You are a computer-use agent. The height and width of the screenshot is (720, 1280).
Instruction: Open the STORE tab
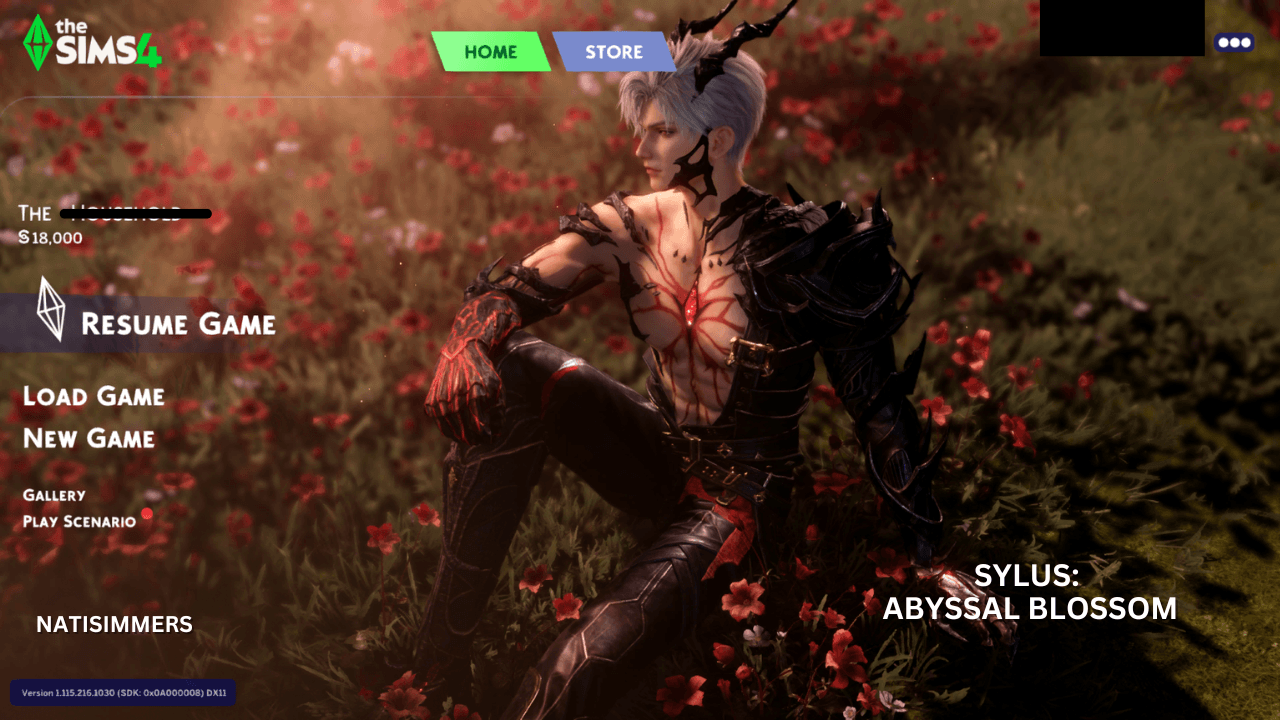pyautogui.click(x=613, y=52)
